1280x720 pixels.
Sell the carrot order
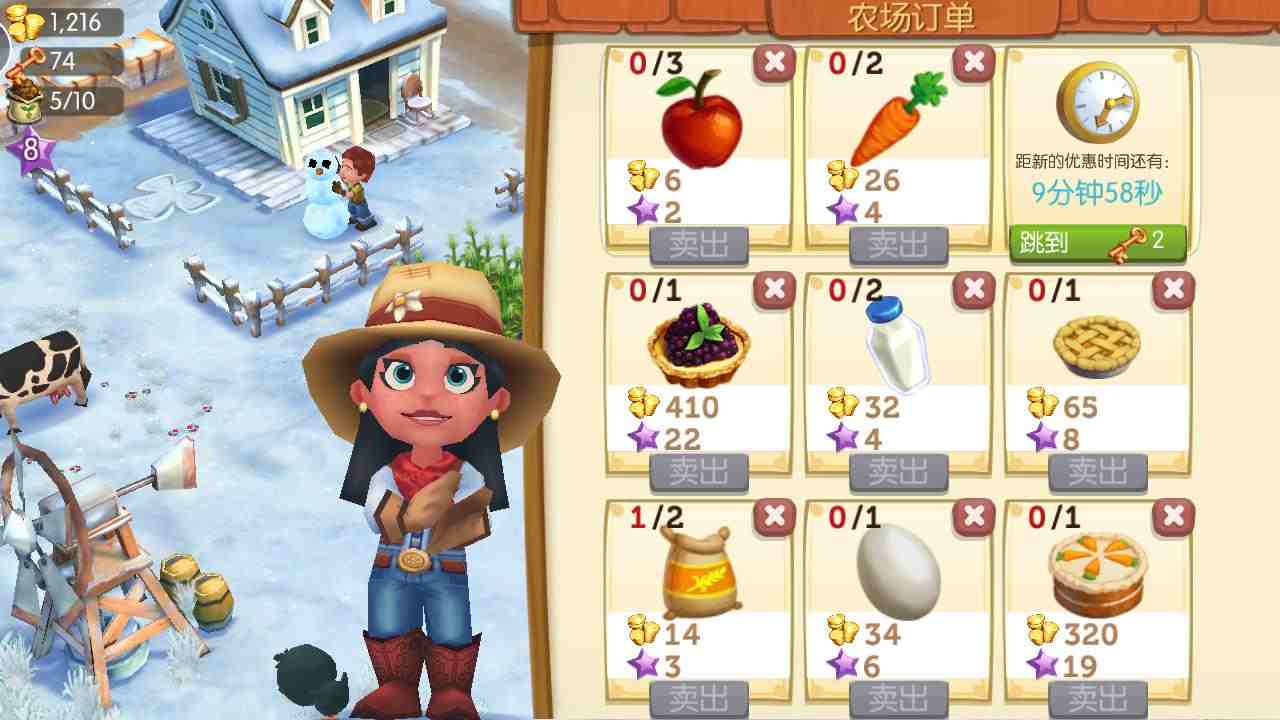pos(899,244)
